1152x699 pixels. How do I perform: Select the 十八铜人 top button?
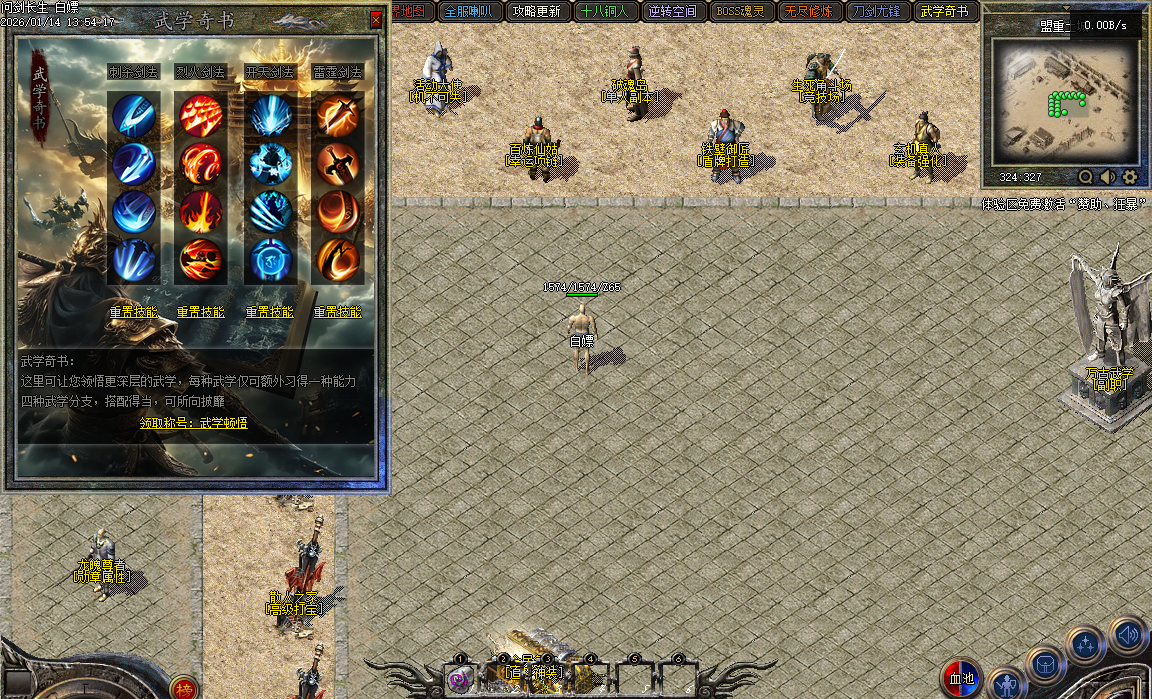click(604, 12)
